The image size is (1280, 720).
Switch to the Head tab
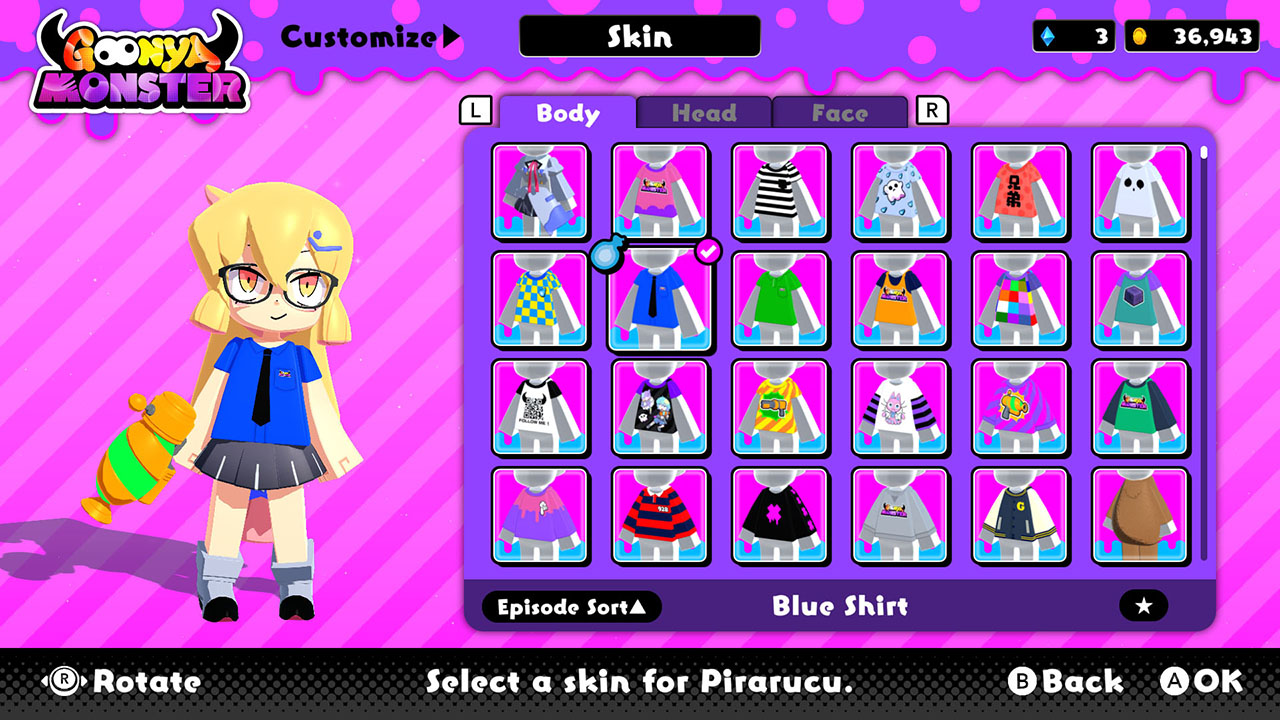pyautogui.click(x=705, y=113)
